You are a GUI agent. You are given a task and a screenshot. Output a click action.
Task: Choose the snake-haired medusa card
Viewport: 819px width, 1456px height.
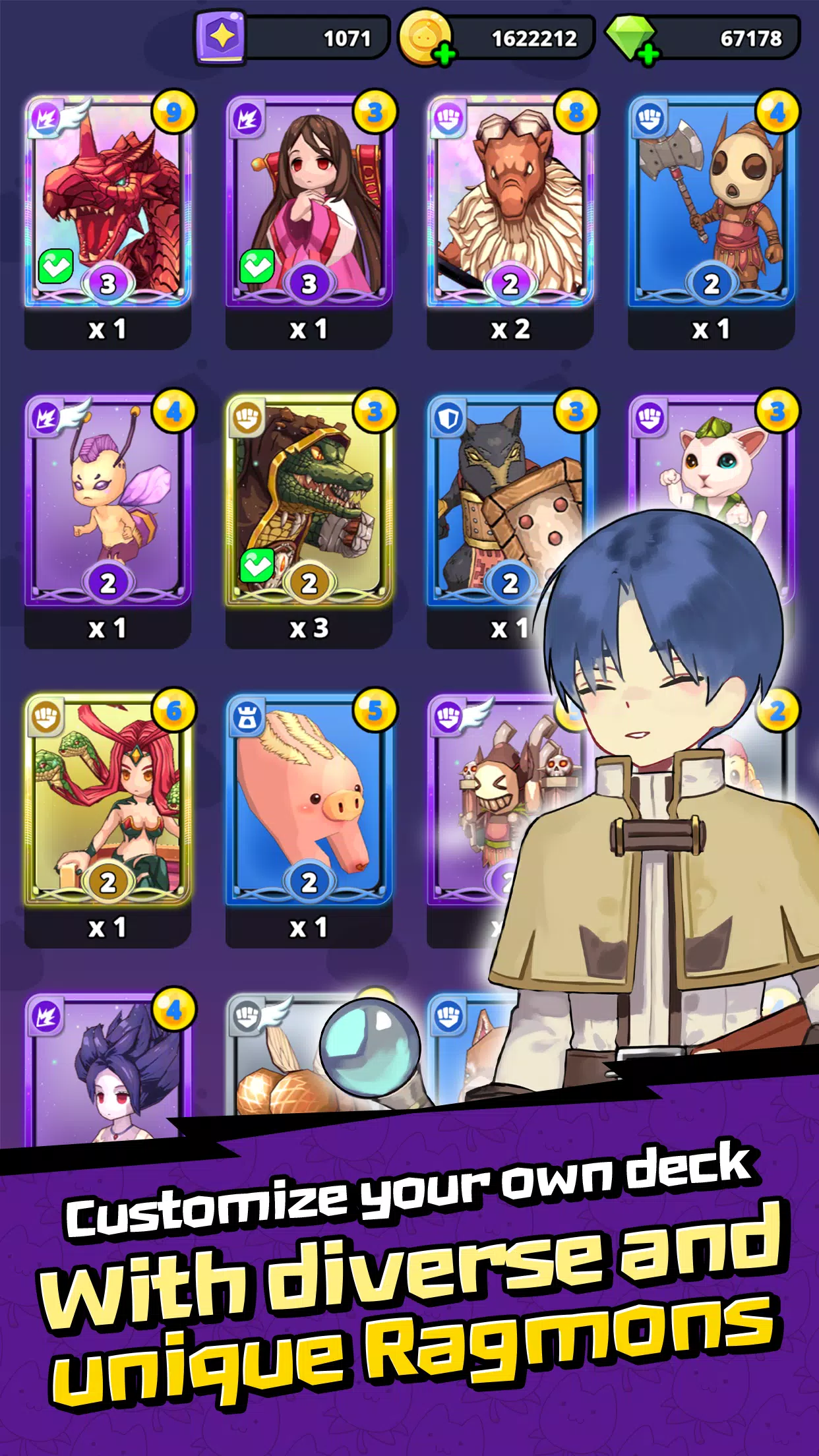click(108, 799)
